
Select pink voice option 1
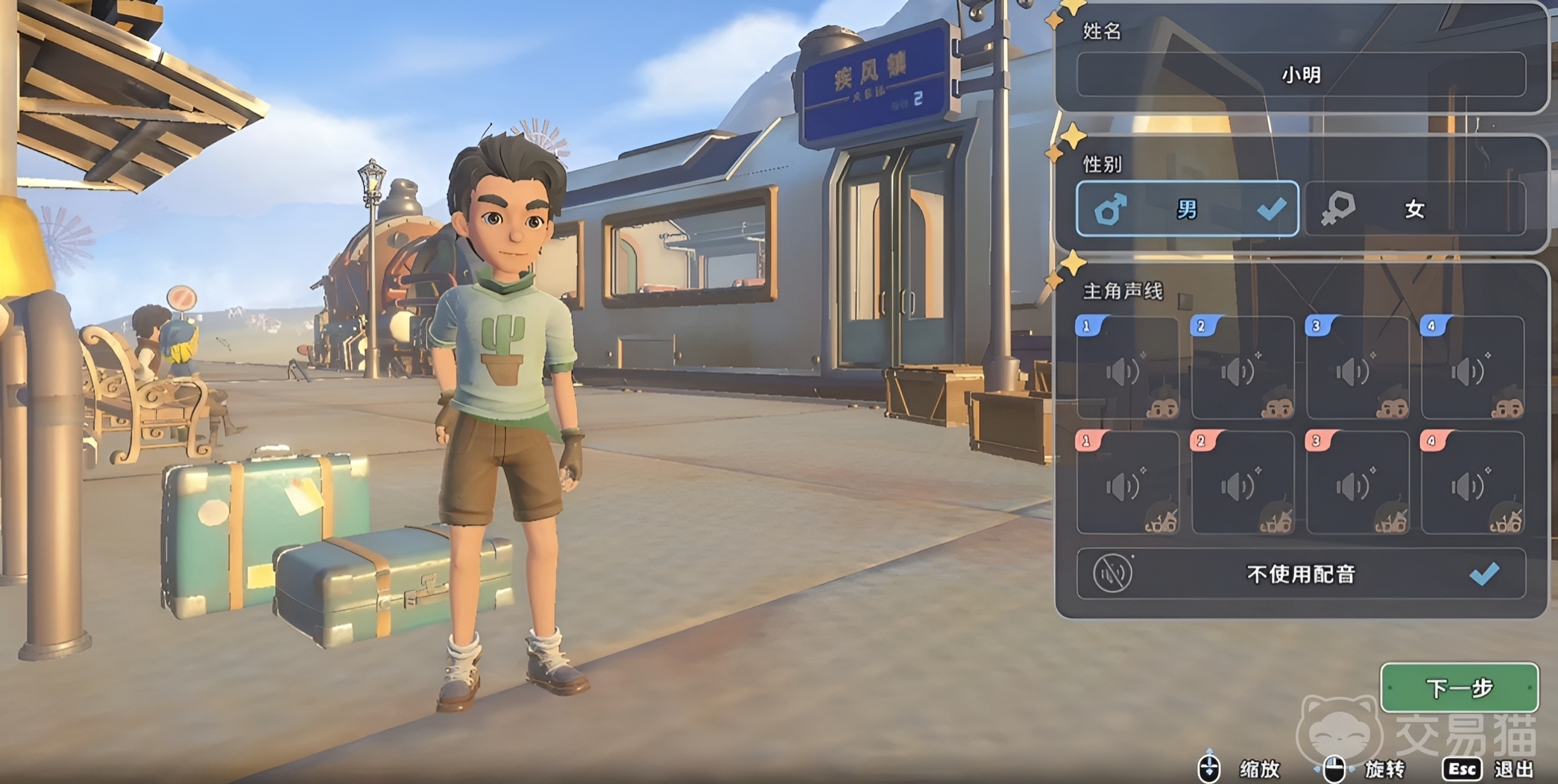1127,484
